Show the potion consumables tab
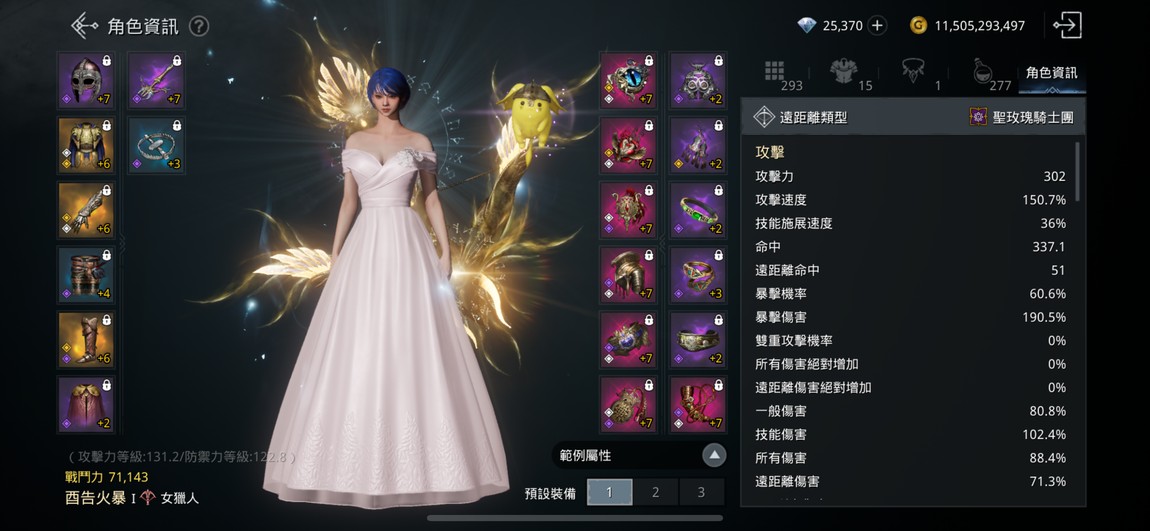Image resolution: width=1150 pixels, height=531 pixels. (x=984, y=72)
